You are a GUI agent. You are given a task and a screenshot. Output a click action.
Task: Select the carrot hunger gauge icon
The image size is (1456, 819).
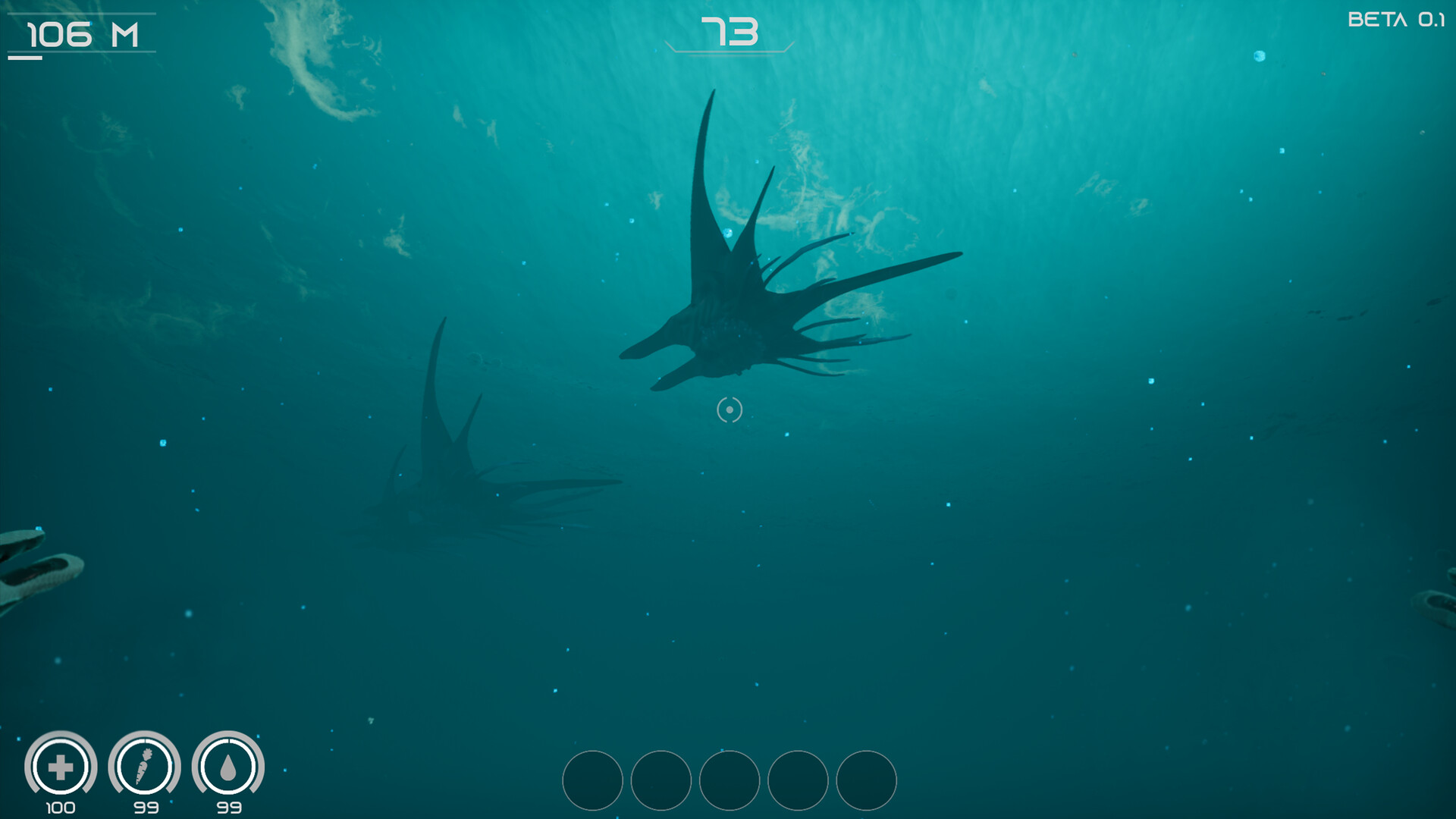point(146,766)
